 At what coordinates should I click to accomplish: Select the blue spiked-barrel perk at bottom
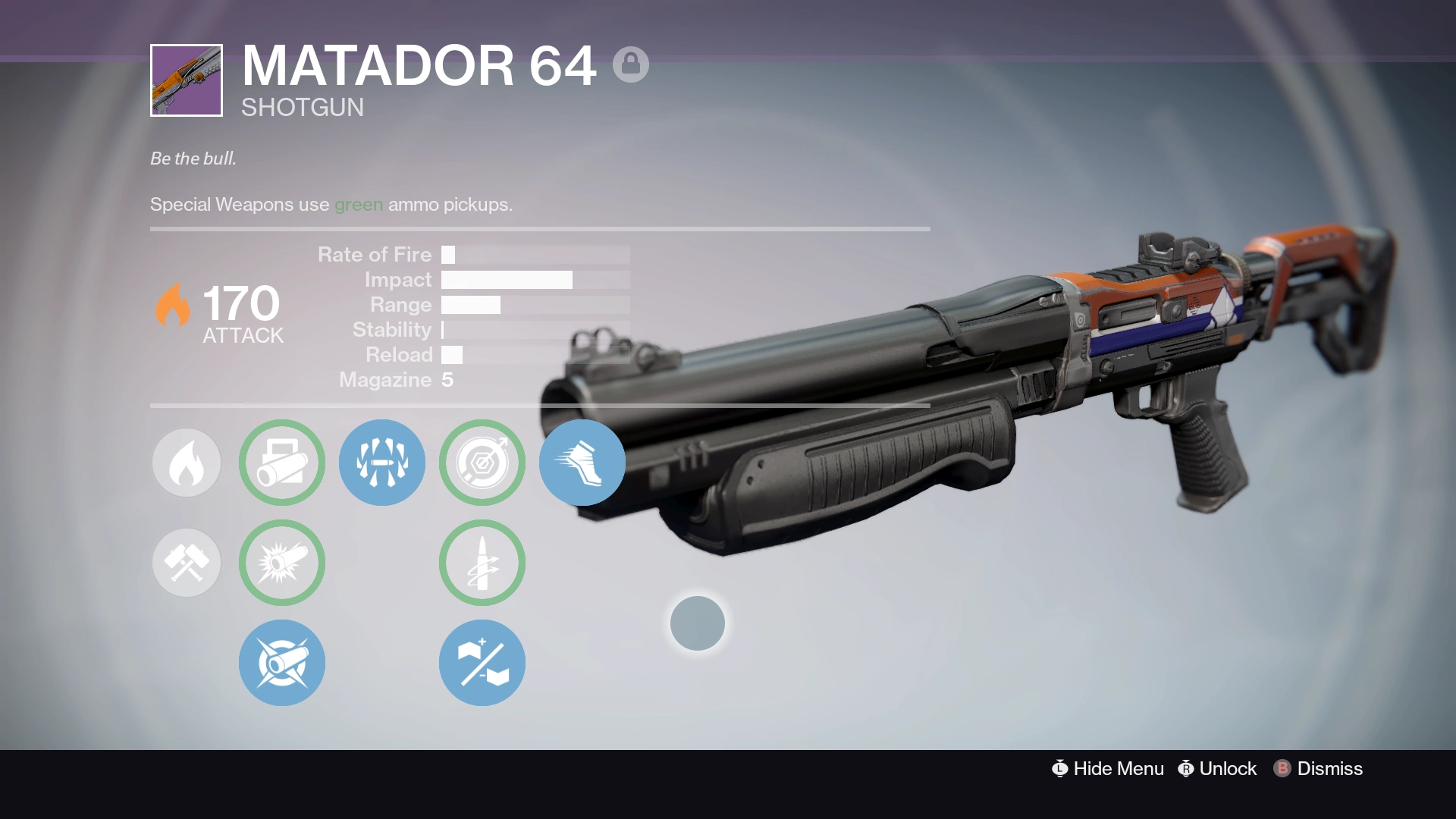pyautogui.click(x=281, y=662)
